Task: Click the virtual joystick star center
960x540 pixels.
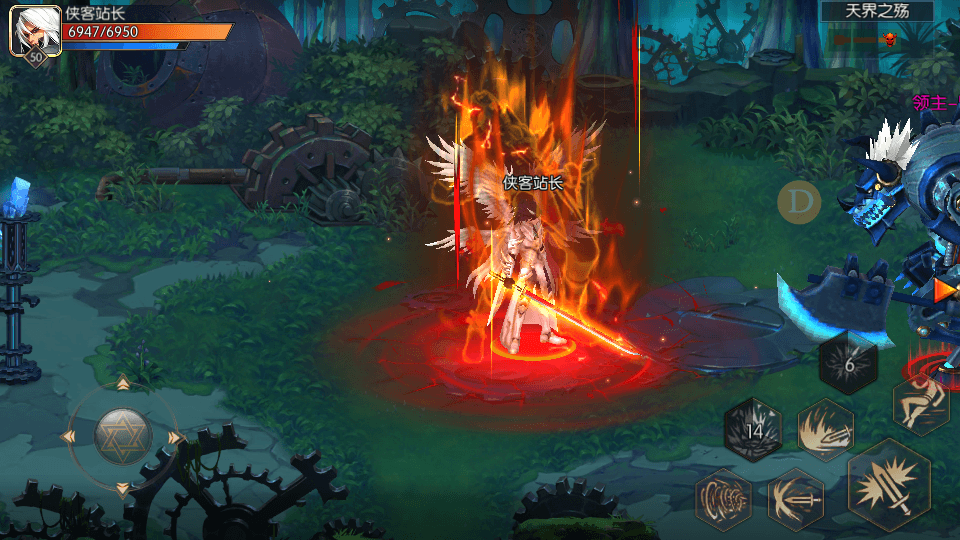Action: click(123, 436)
